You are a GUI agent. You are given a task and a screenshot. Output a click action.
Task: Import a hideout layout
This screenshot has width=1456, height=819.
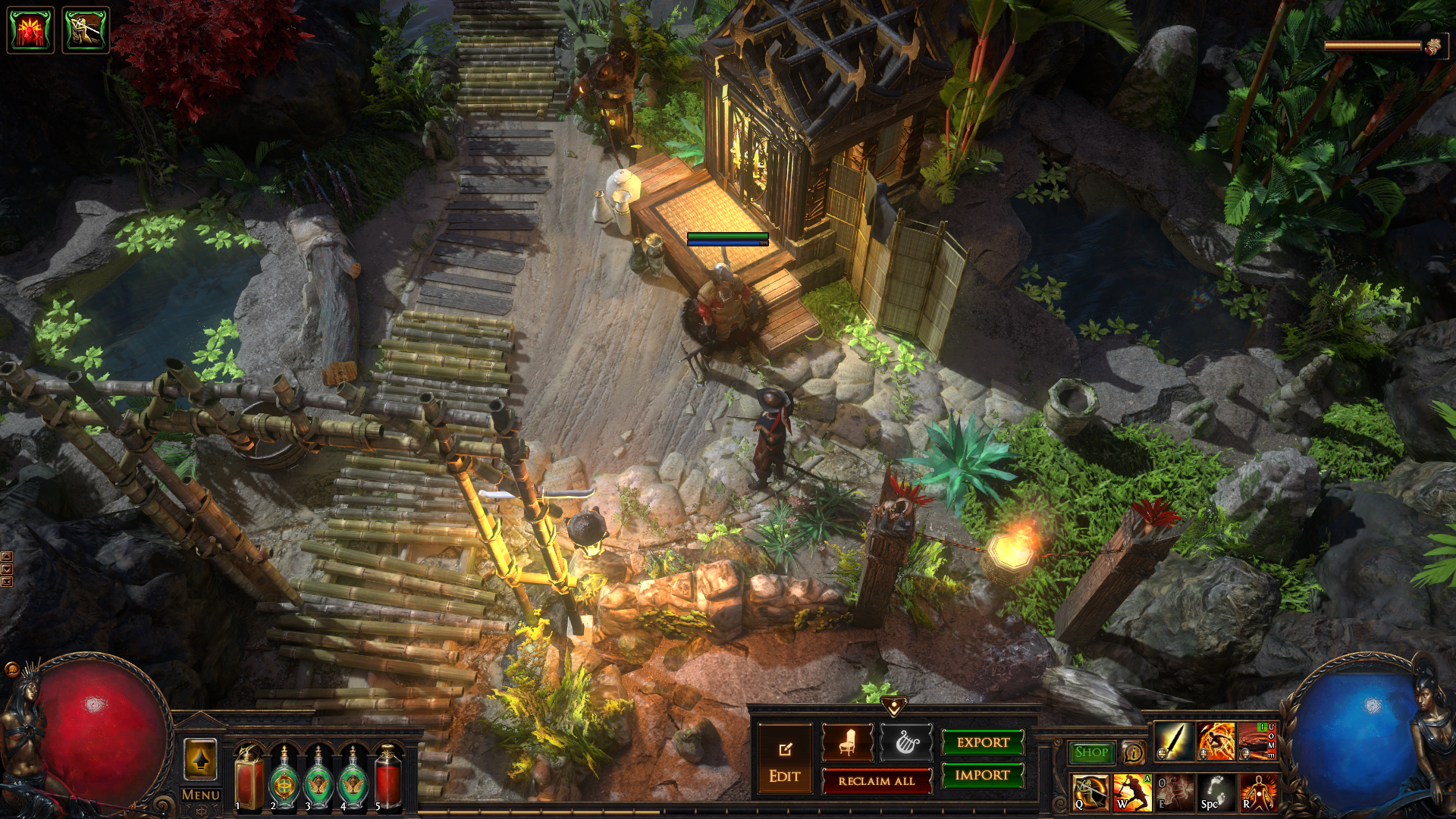982,775
